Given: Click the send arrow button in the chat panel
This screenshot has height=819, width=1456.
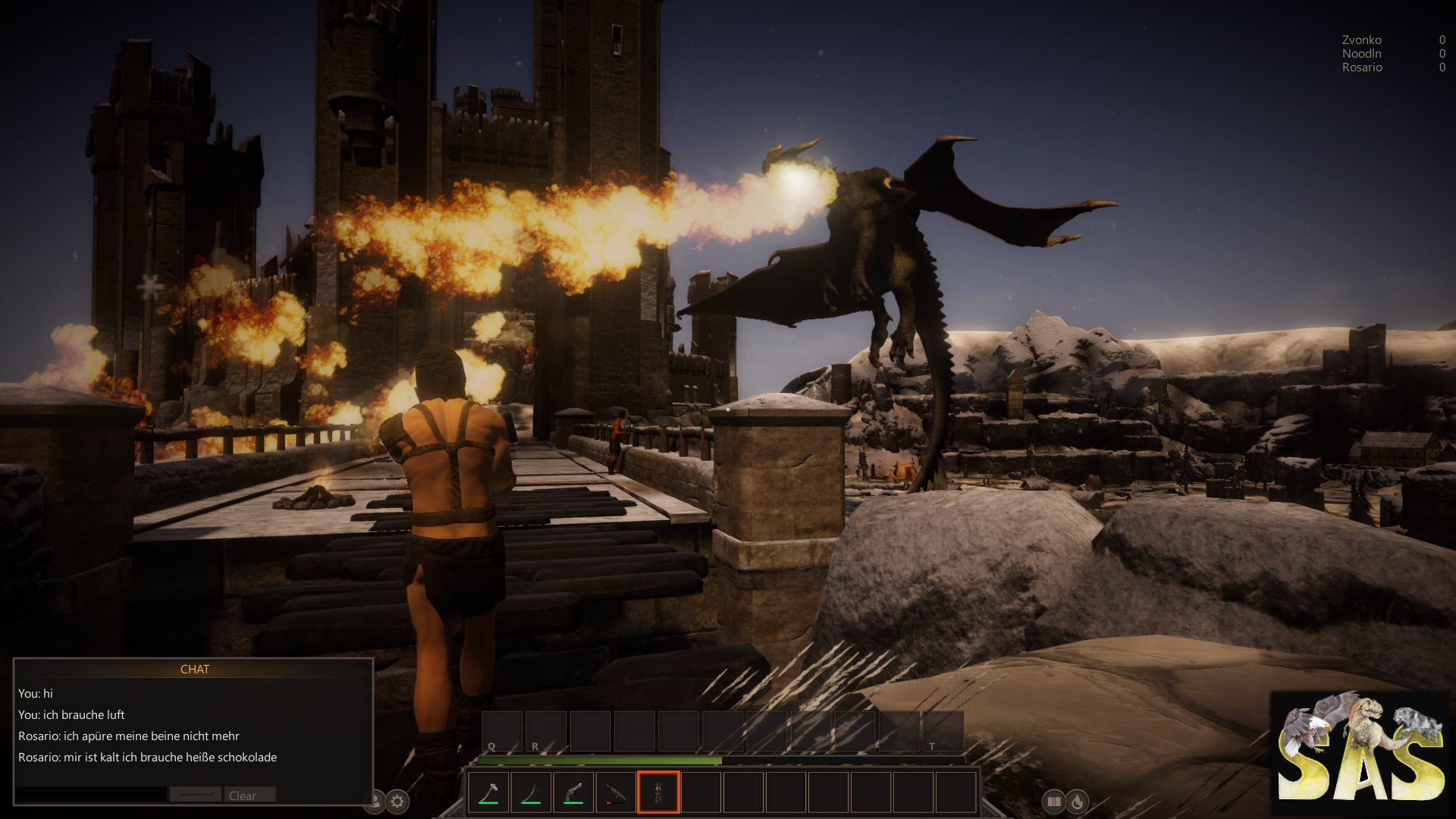Looking at the screenshot, I should 196,795.
